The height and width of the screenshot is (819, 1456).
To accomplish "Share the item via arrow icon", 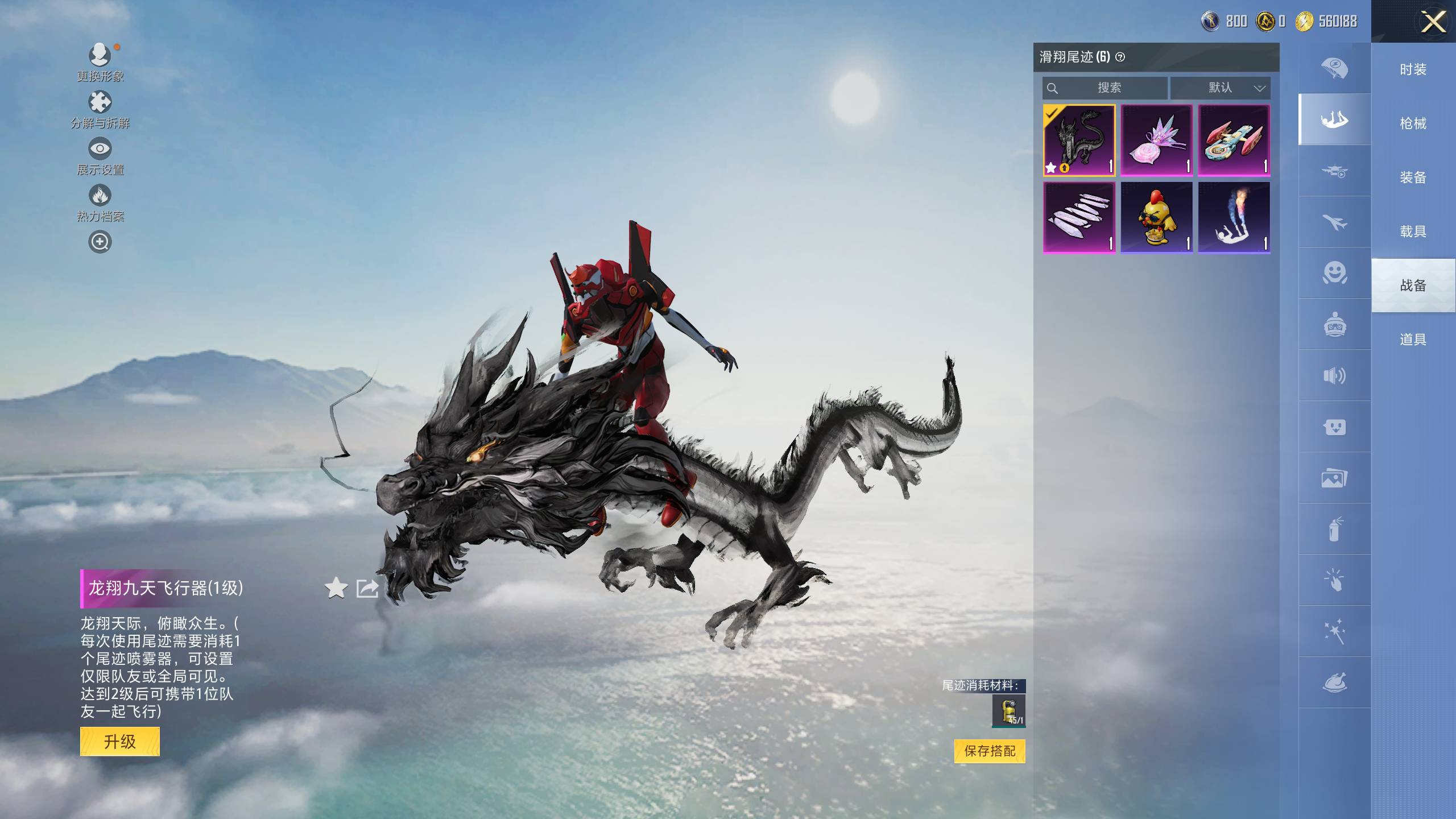I will click(x=367, y=588).
